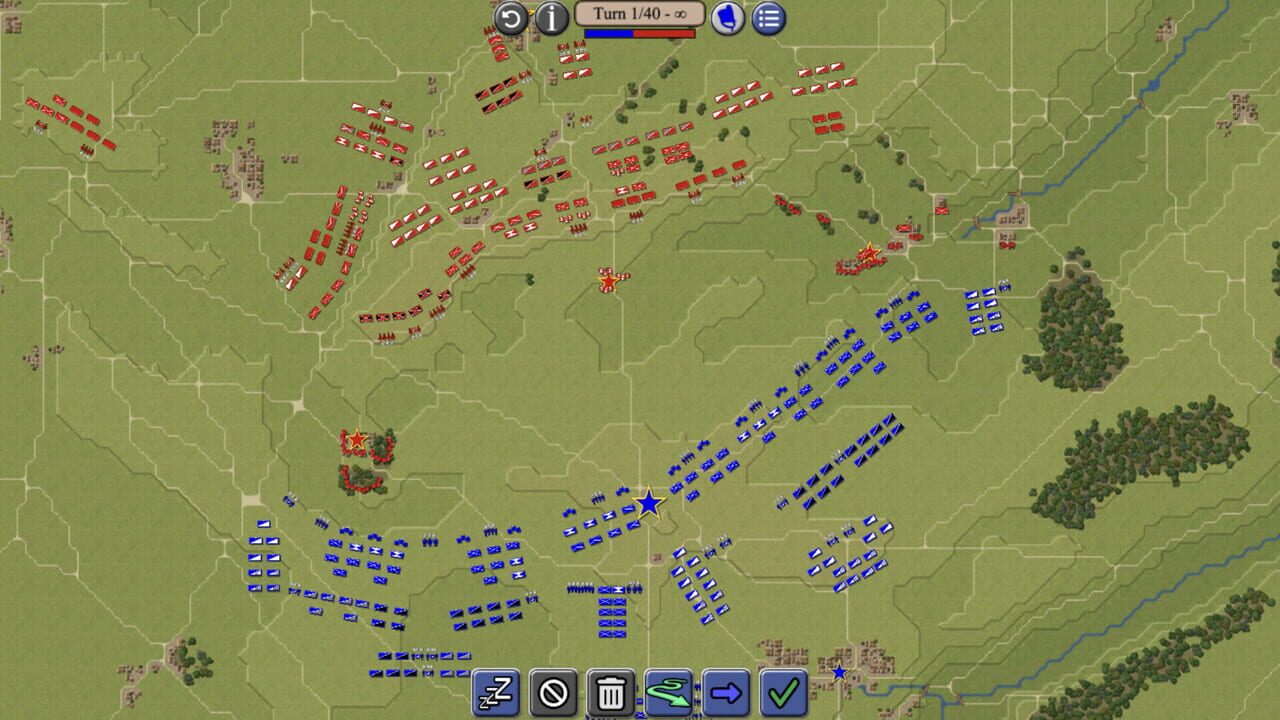The height and width of the screenshot is (720, 1280).
Task: Click the blue-red turn progress bar
Action: click(x=640, y=32)
